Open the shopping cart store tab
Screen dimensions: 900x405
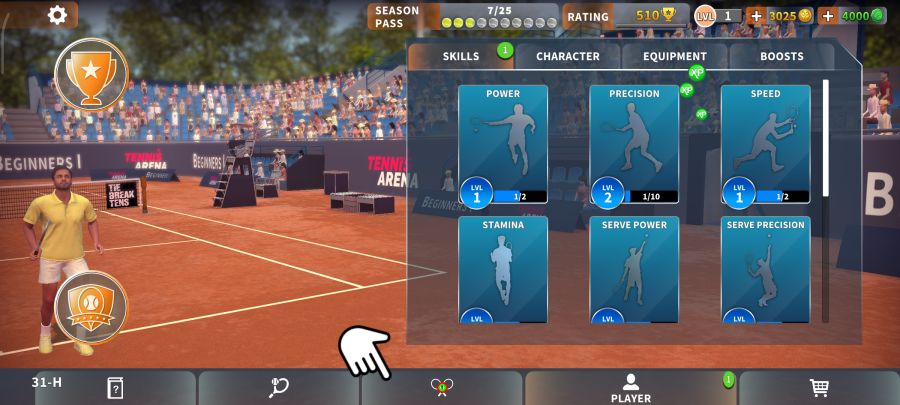point(819,388)
